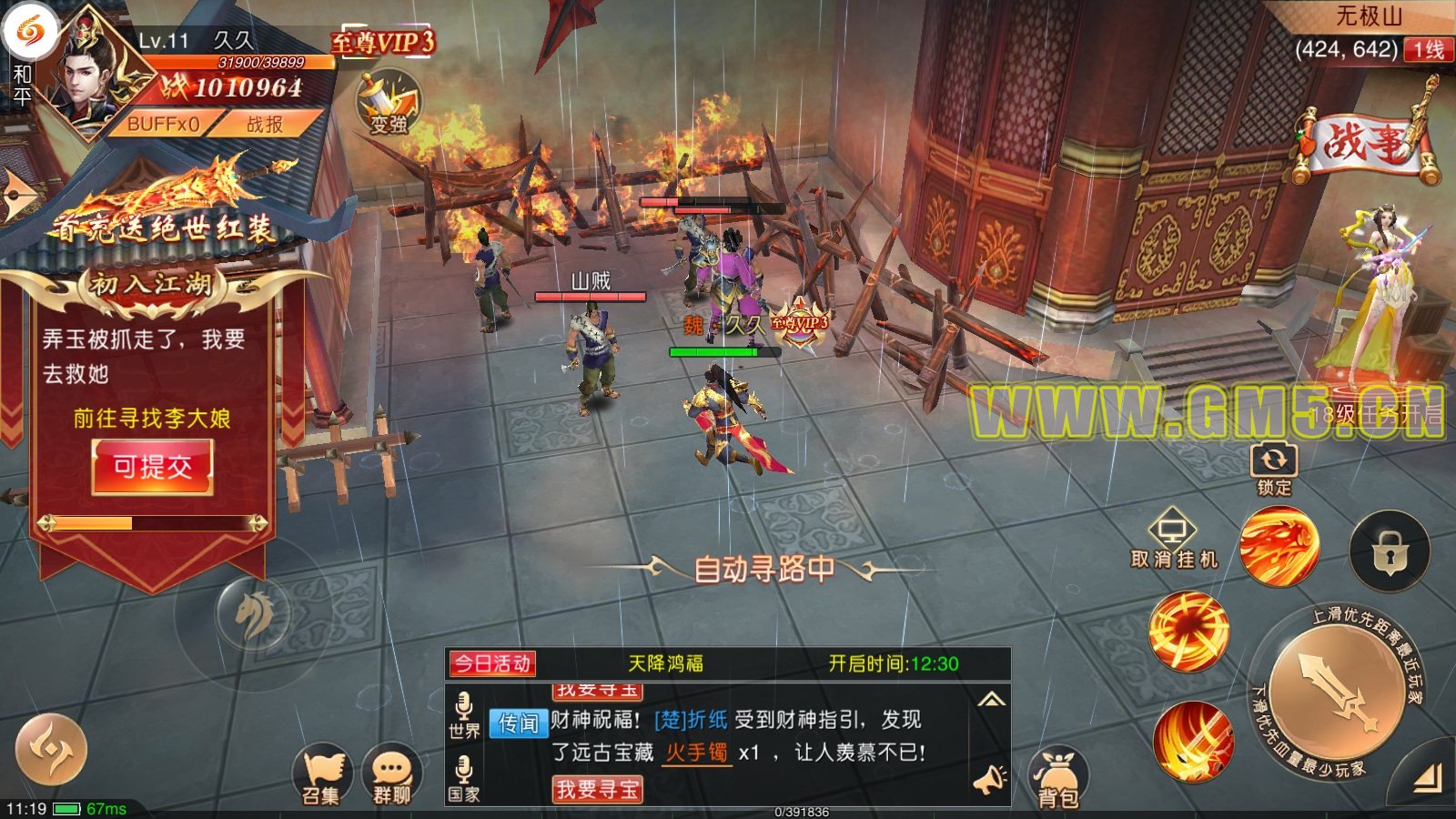
Task: Cancel auto-battle with 取消挂机
Action: (x=1173, y=541)
